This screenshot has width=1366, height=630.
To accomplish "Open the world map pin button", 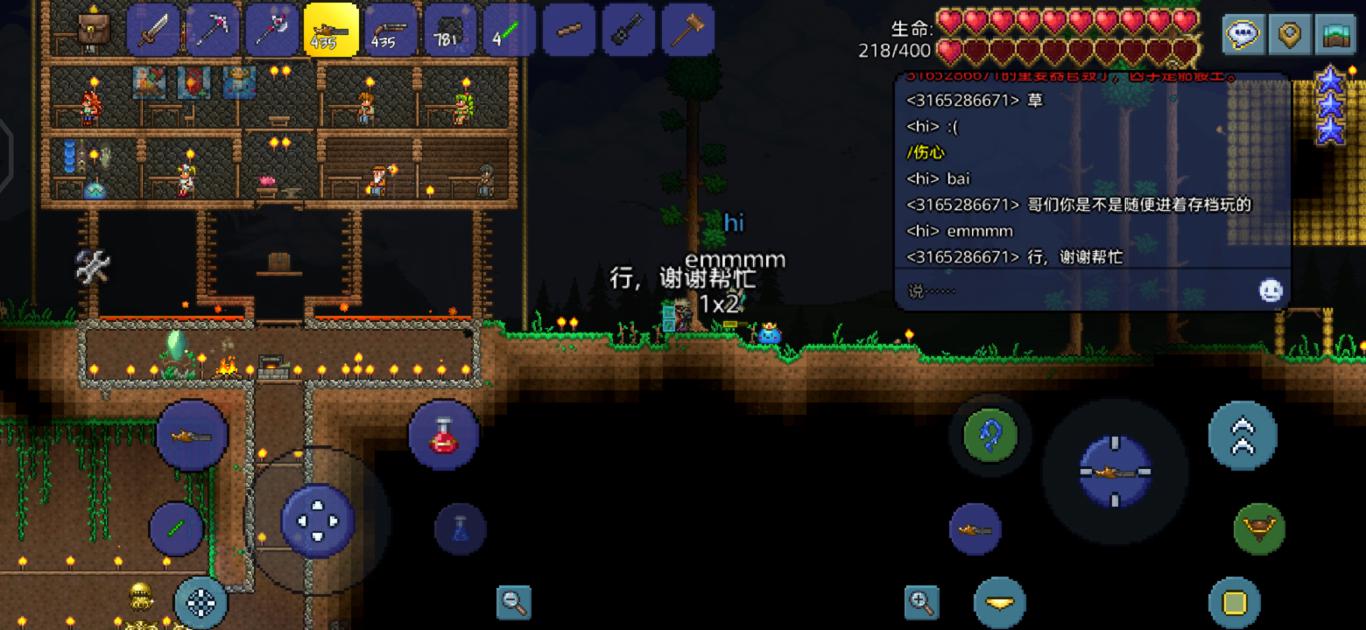I will coord(1290,36).
